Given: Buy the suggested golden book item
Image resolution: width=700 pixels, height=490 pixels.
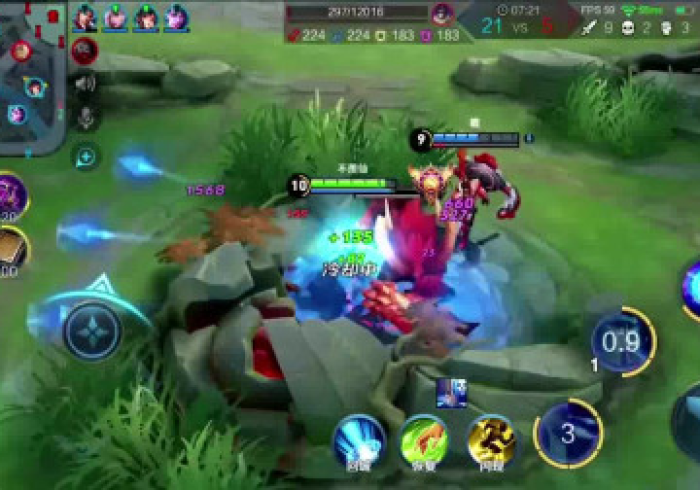Looking at the screenshot, I should point(10,250).
